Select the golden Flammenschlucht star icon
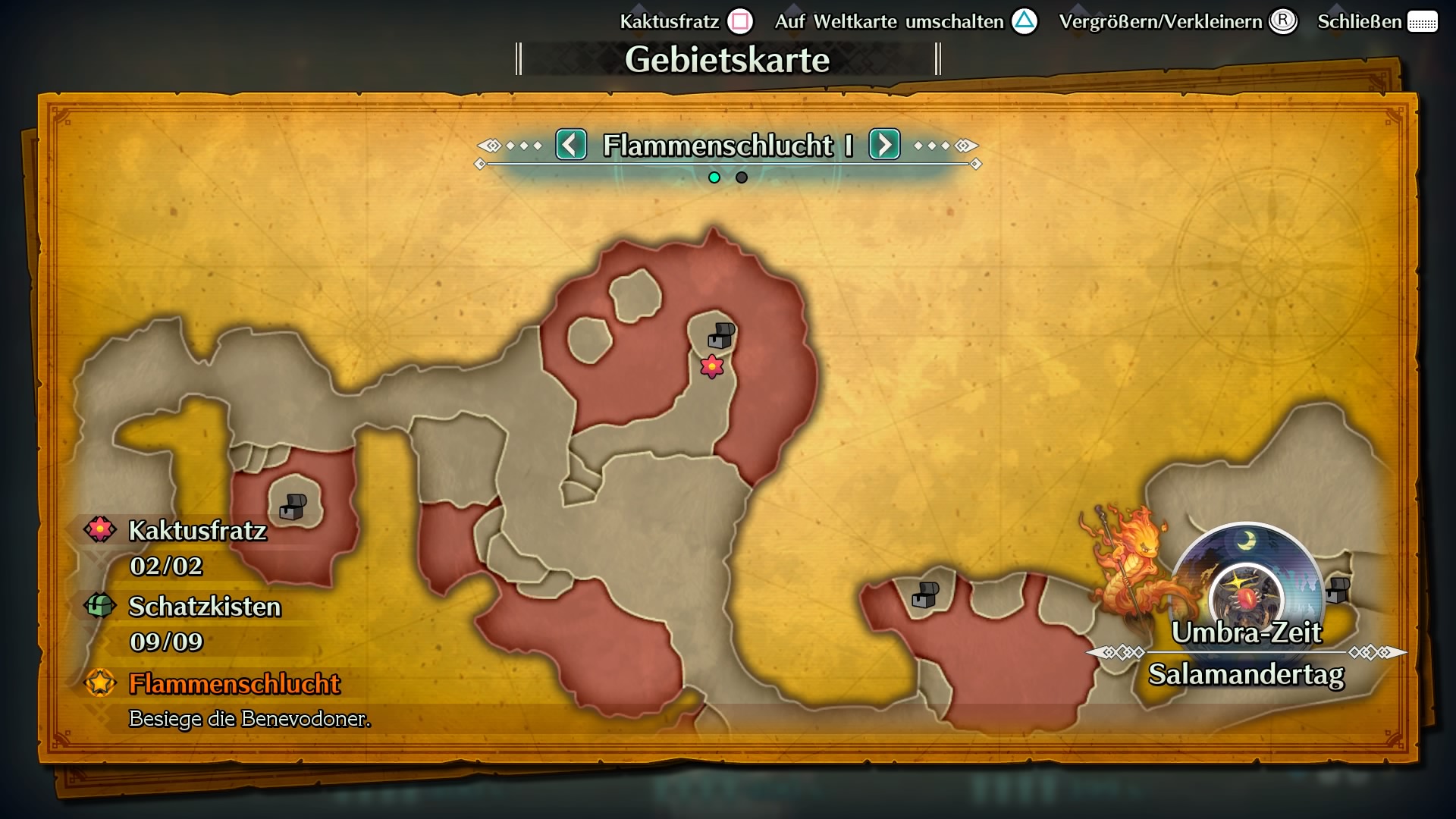The height and width of the screenshot is (819, 1456). [x=99, y=682]
